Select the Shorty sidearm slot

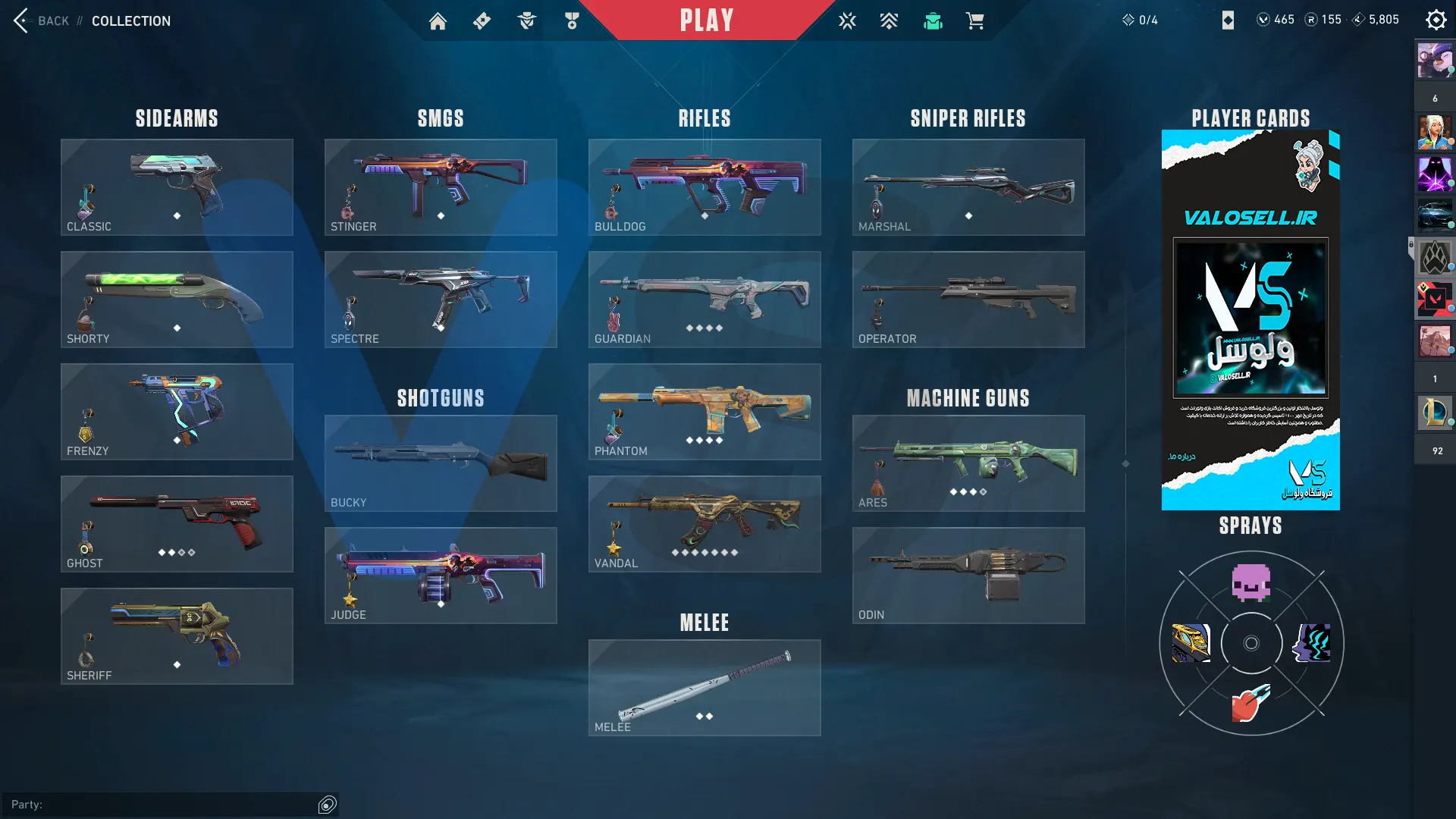pyautogui.click(x=177, y=300)
